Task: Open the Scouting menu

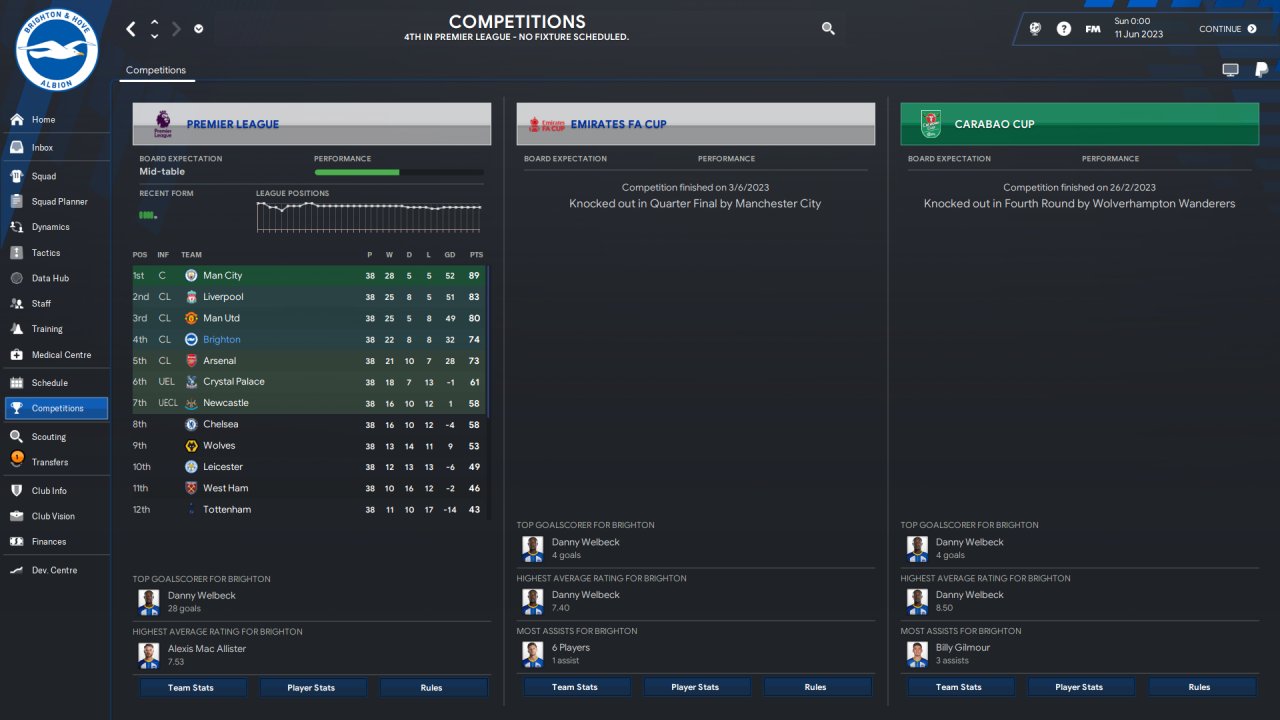Action: [x=49, y=437]
